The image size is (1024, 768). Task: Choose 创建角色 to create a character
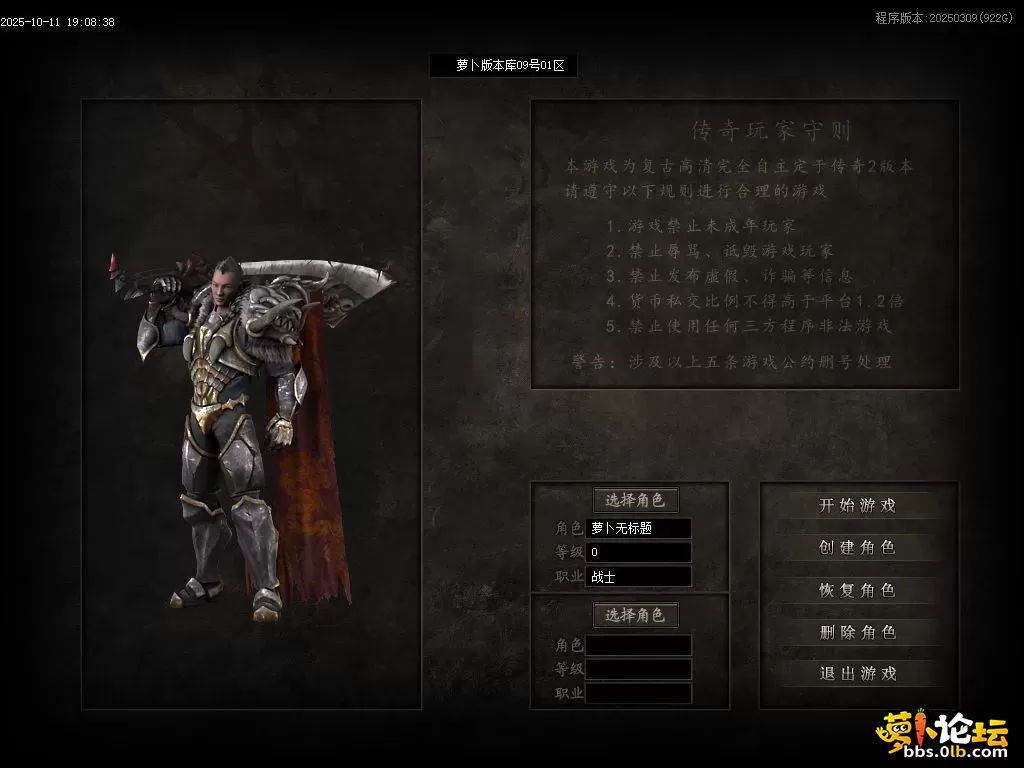click(858, 548)
